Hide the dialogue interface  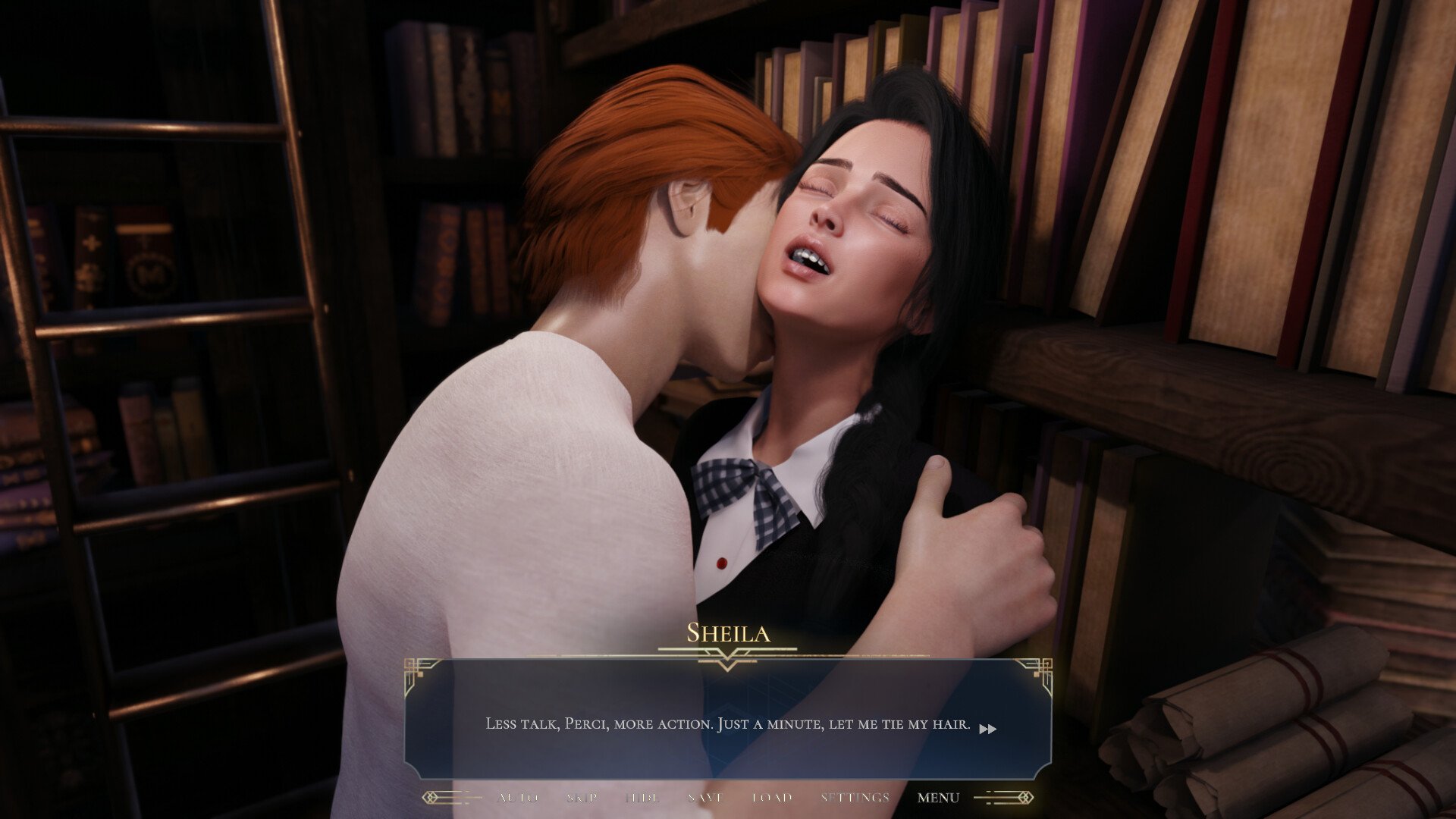click(x=642, y=798)
